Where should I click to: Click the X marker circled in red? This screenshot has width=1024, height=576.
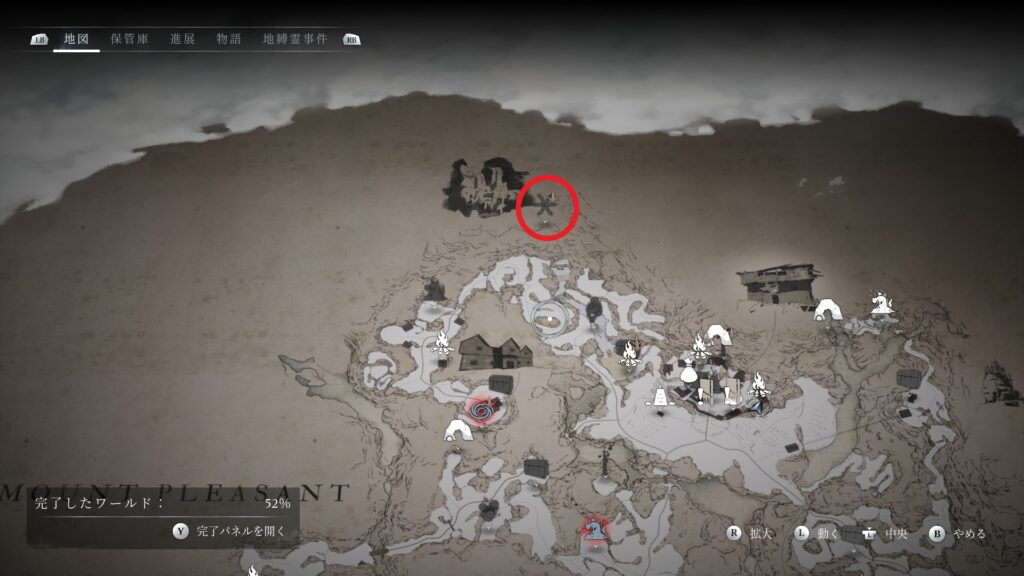click(x=547, y=208)
